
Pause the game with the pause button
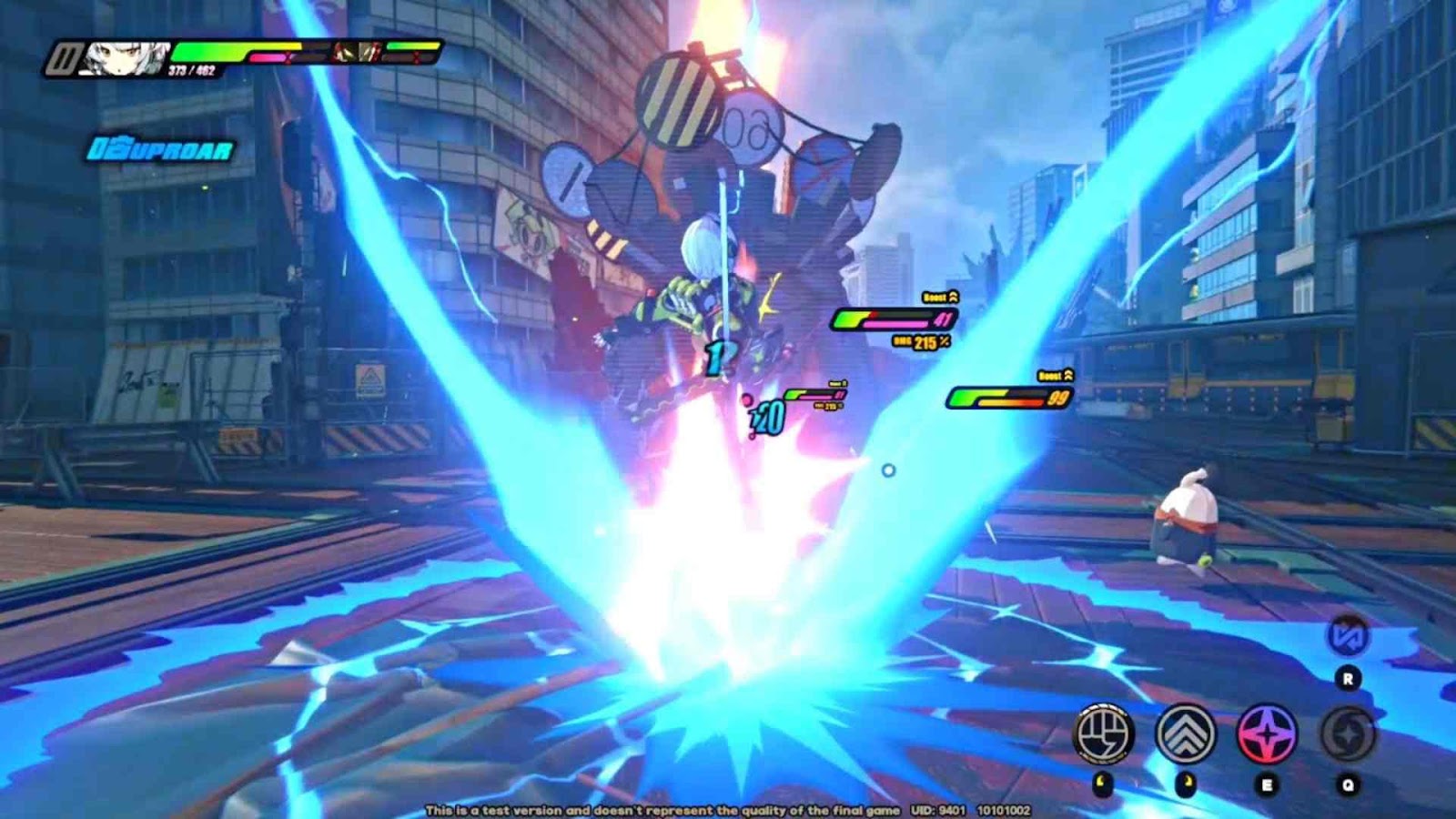pos(64,60)
